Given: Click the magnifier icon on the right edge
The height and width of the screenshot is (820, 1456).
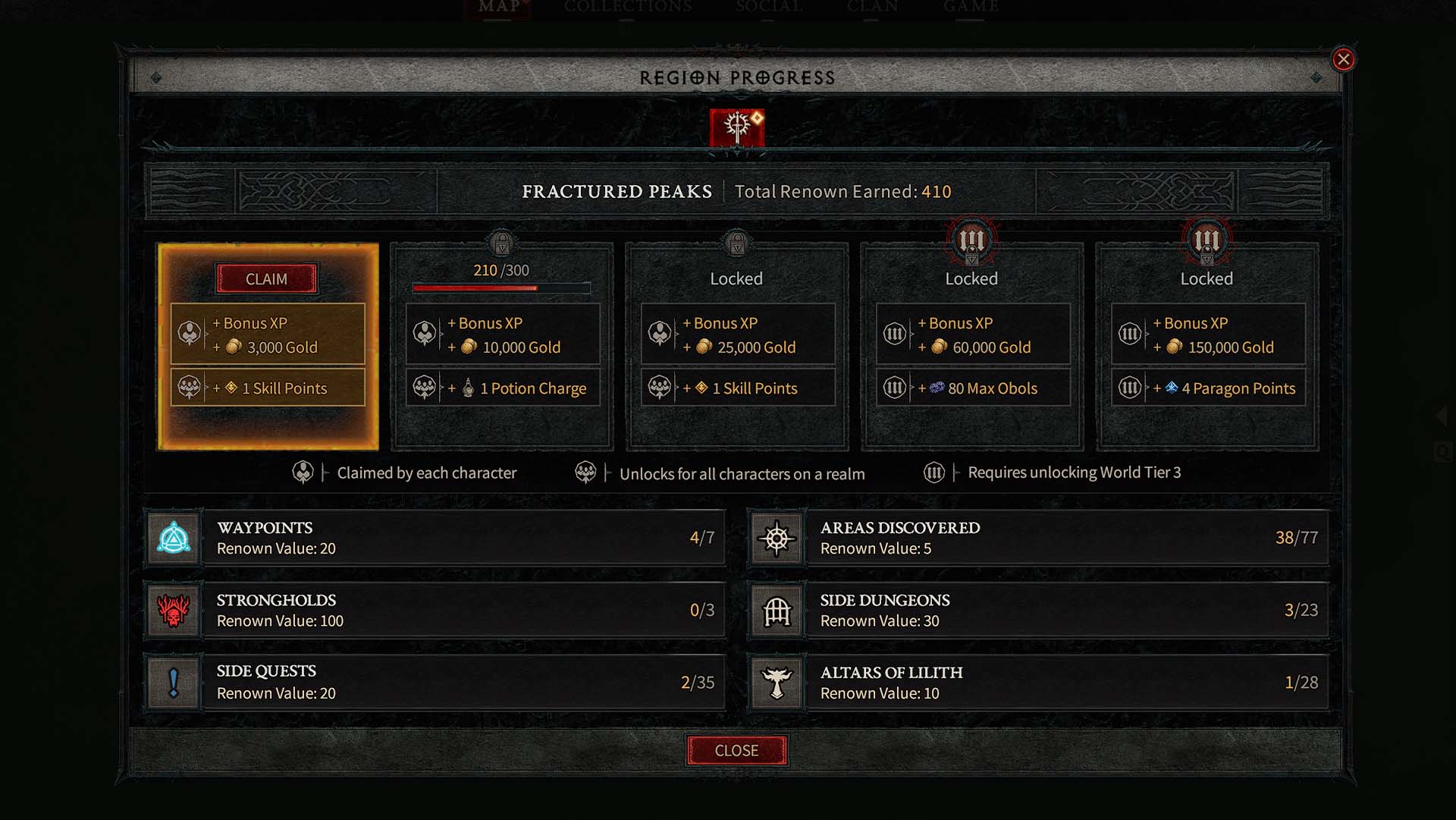Looking at the screenshot, I should pyautogui.click(x=1441, y=450).
